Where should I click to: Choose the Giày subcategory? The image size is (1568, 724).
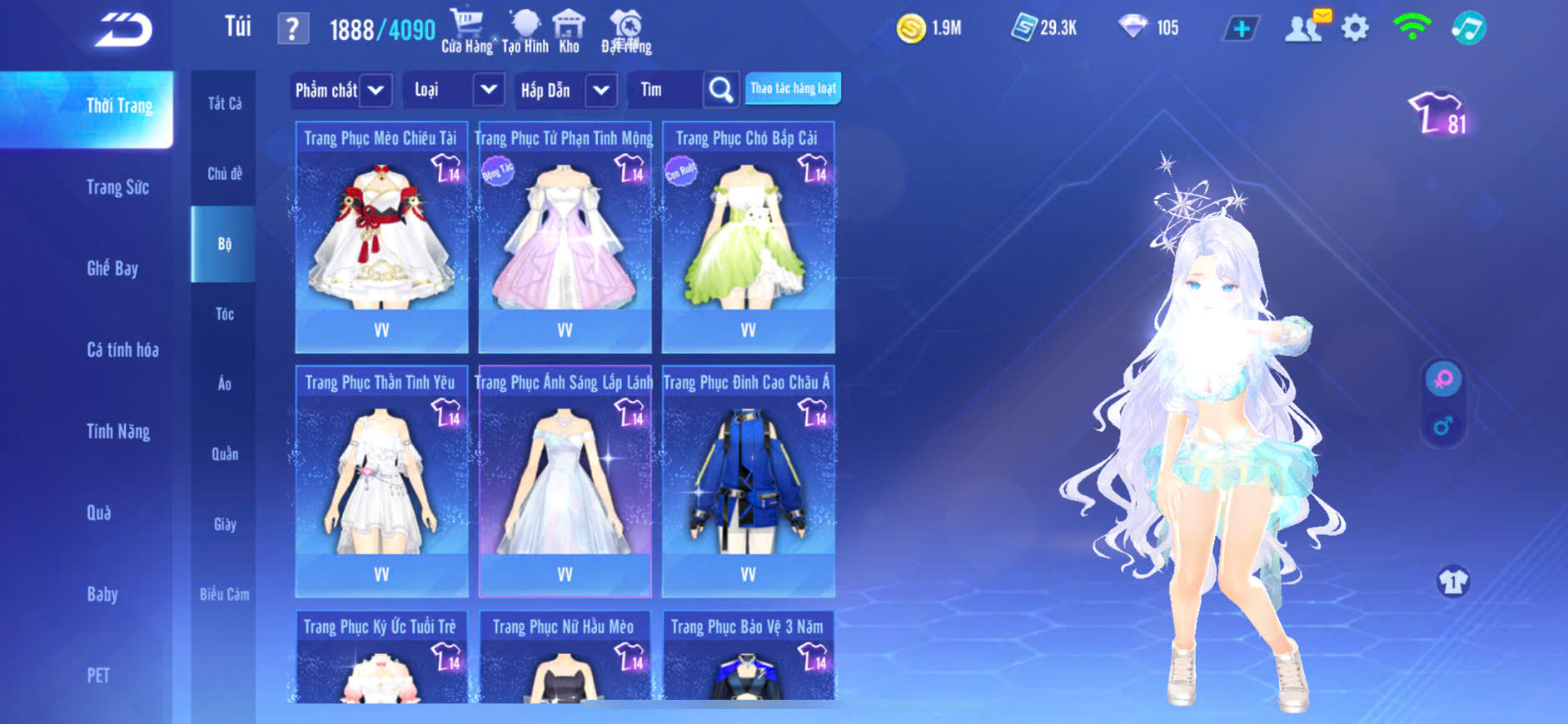coord(224,524)
